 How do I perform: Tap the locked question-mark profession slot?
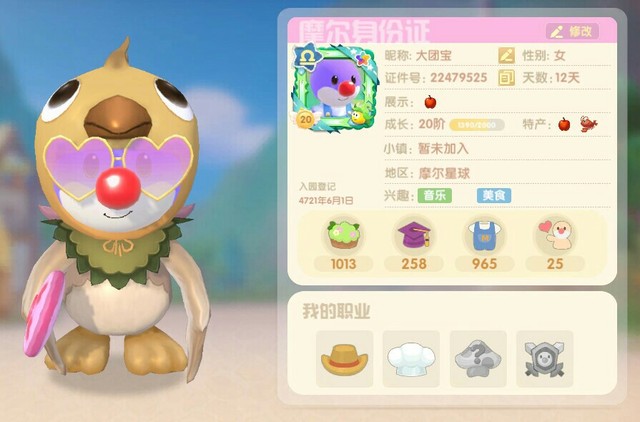(x=478, y=359)
